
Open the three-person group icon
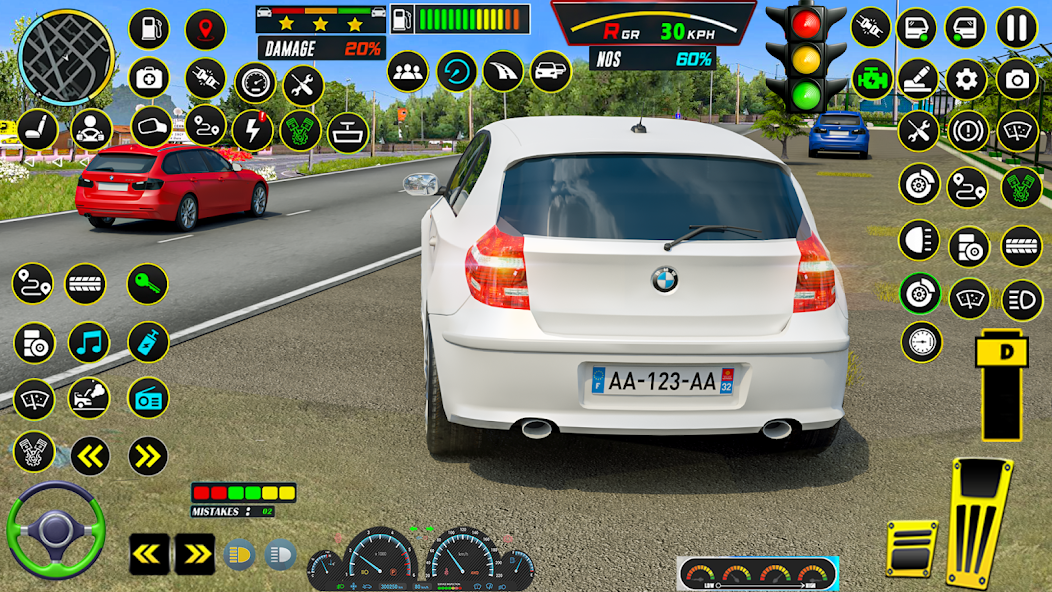tap(407, 71)
